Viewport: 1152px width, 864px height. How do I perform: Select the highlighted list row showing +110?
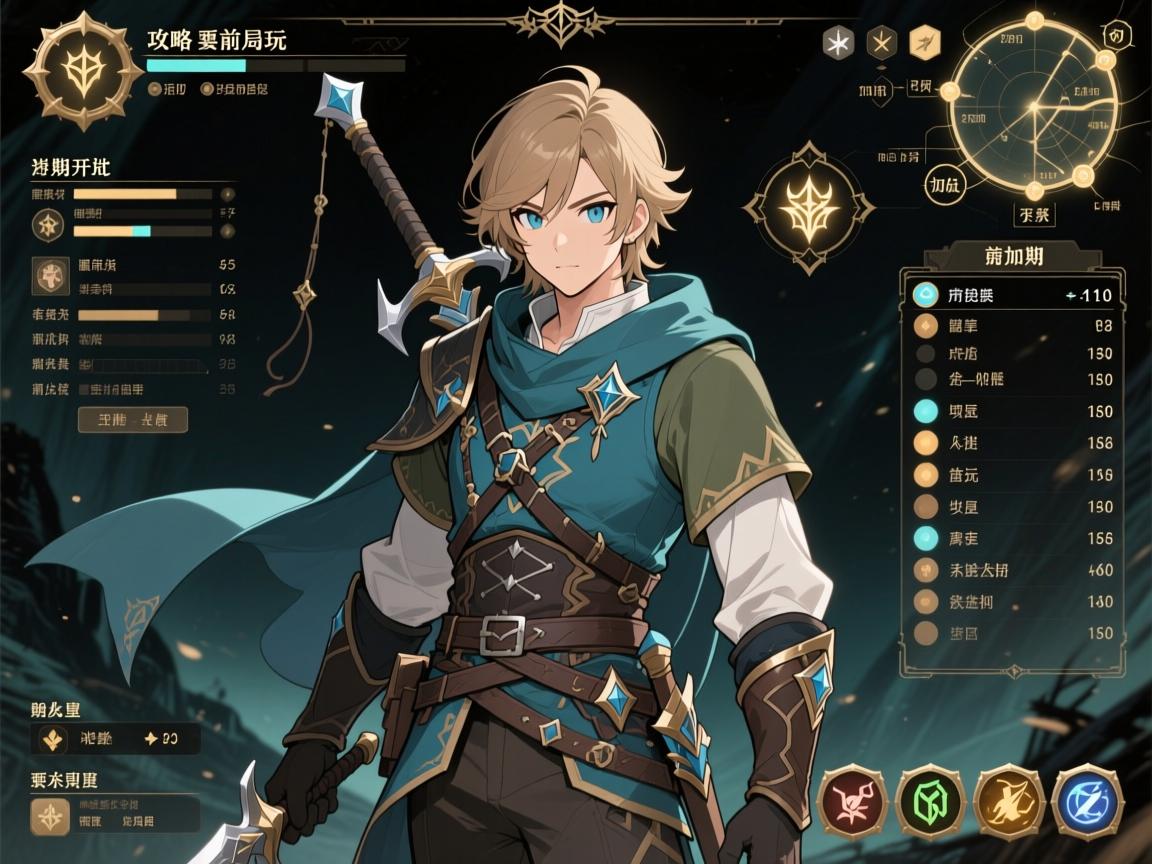click(1012, 295)
